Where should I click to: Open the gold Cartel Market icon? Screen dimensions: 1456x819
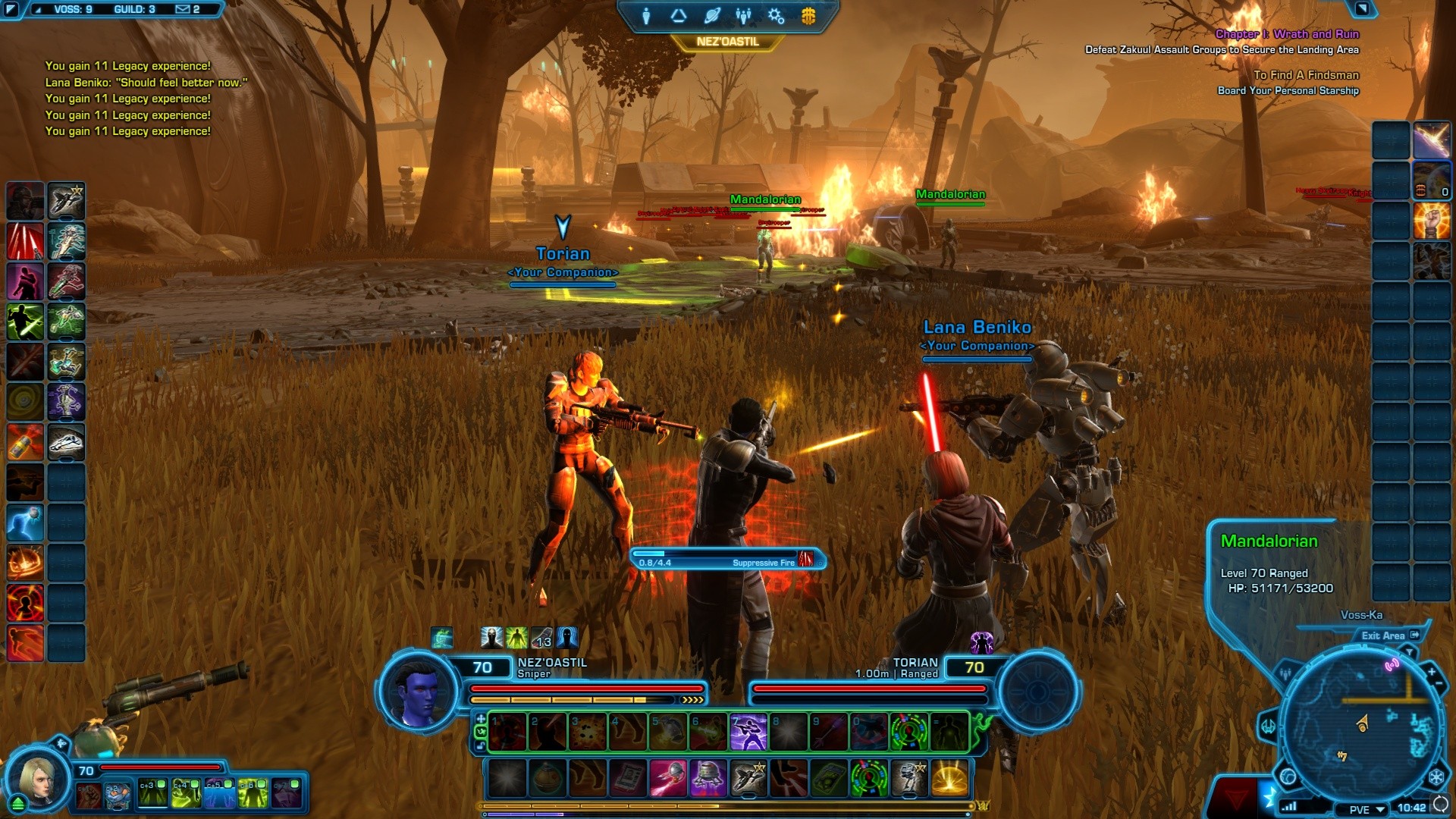point(808,16)
